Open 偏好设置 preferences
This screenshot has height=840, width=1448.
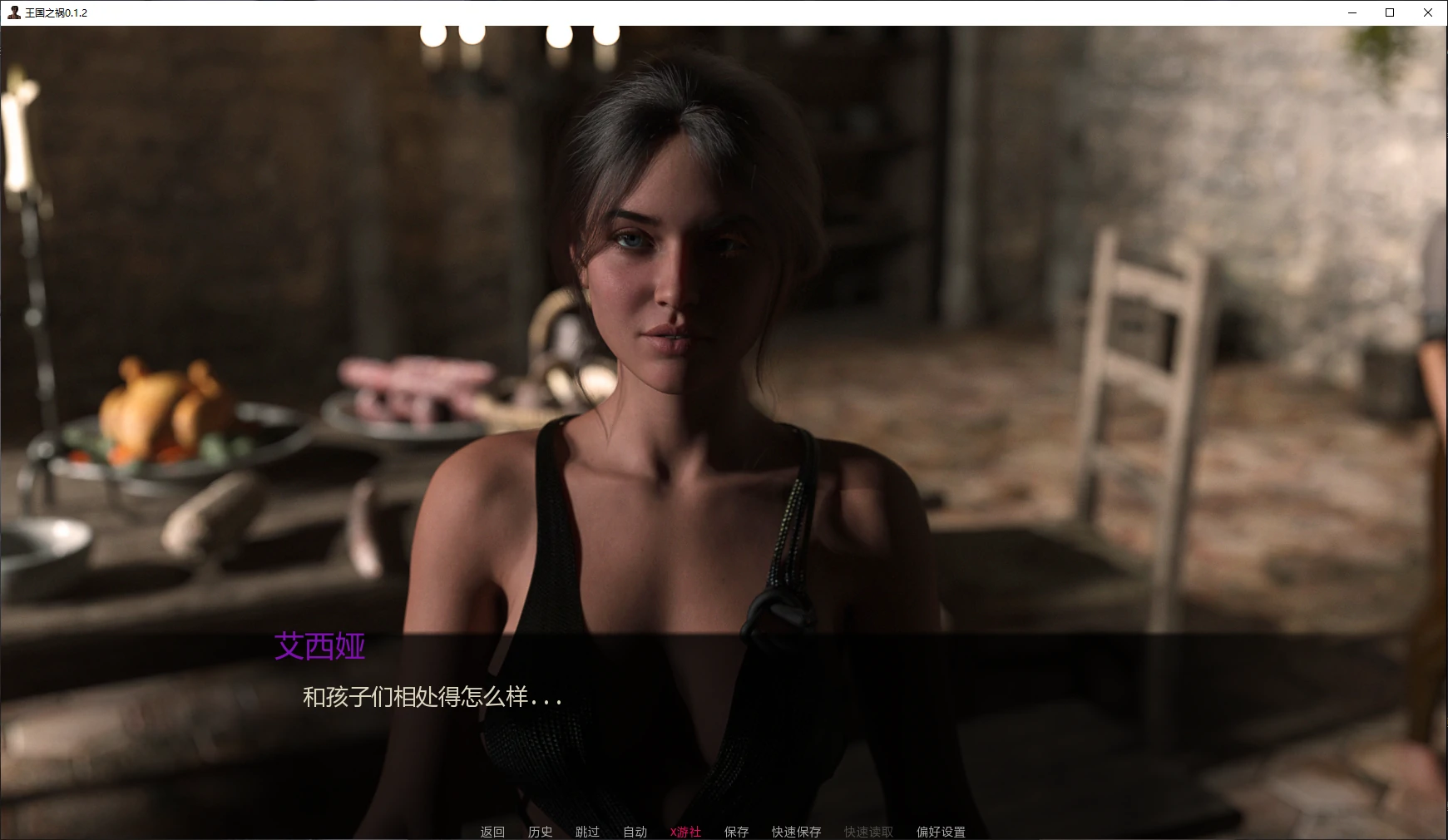point(941,832)
